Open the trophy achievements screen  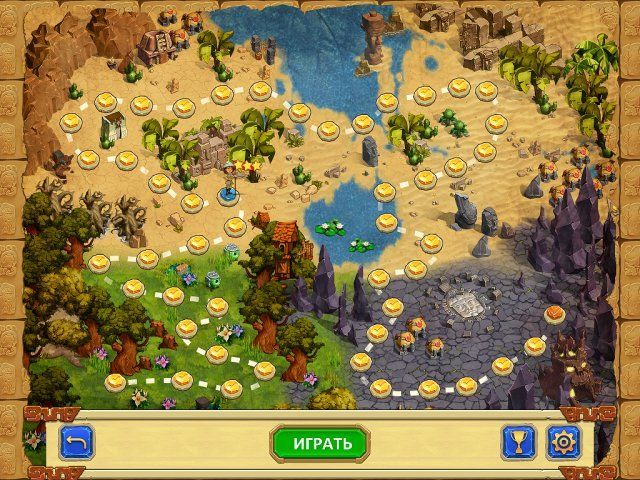[518, 442]
